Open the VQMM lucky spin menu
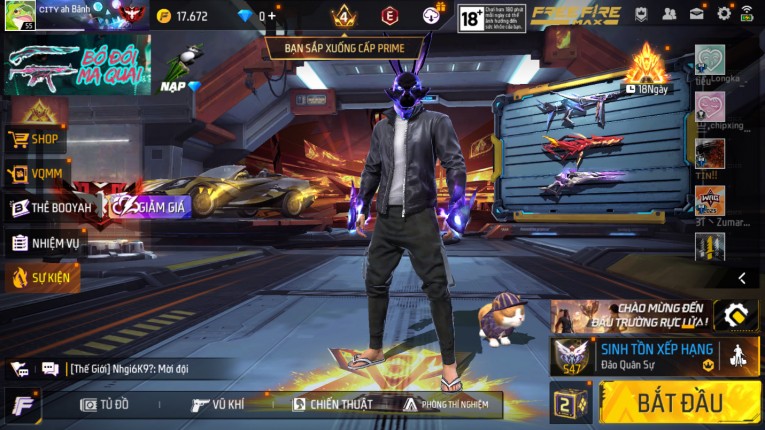Image resolution: width=765 pixels, height=430 pixels. pos(36,174)
